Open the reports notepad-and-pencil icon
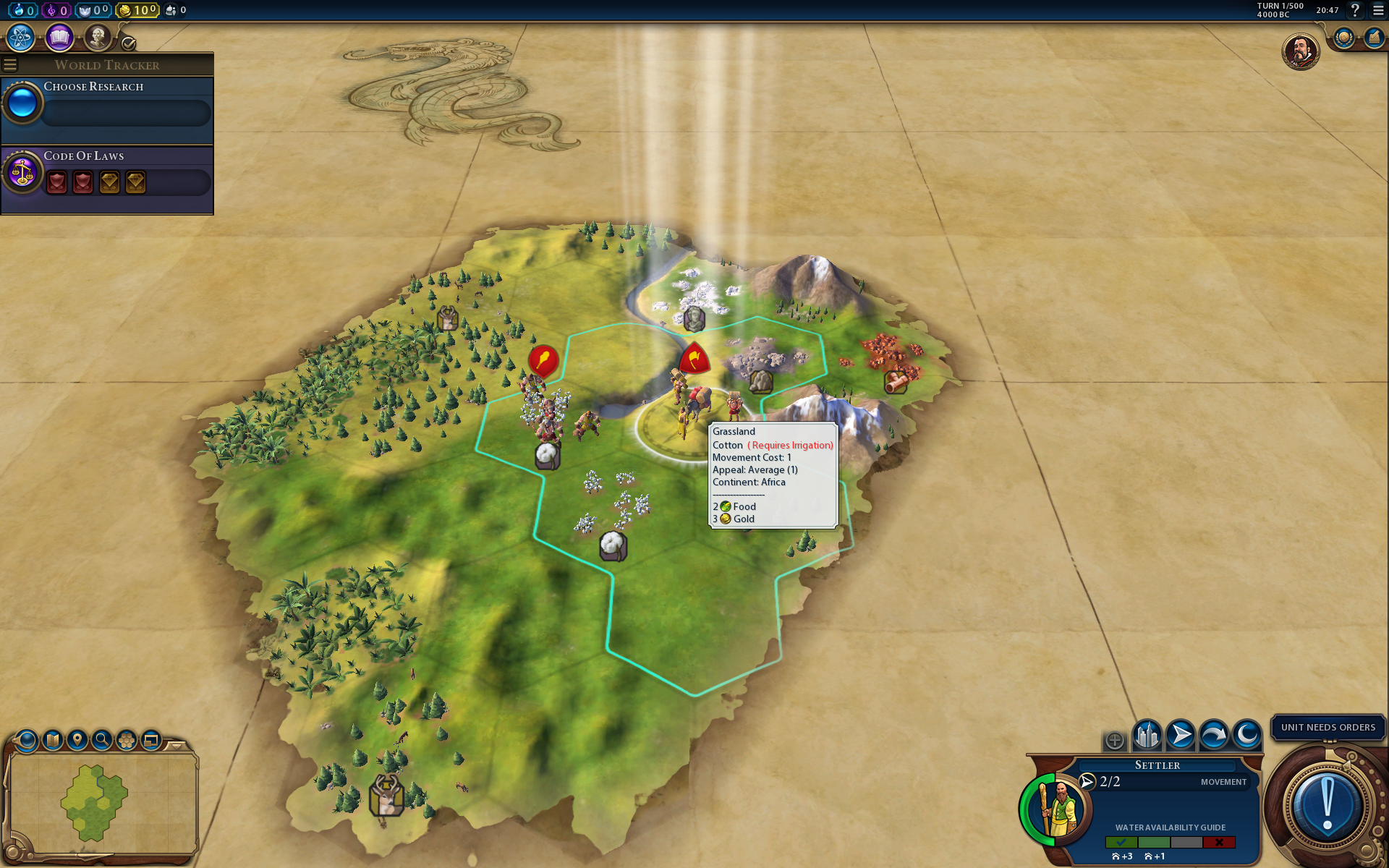Image resolution: width=1389 pixels, height=868 pixels. point(1373,38)
